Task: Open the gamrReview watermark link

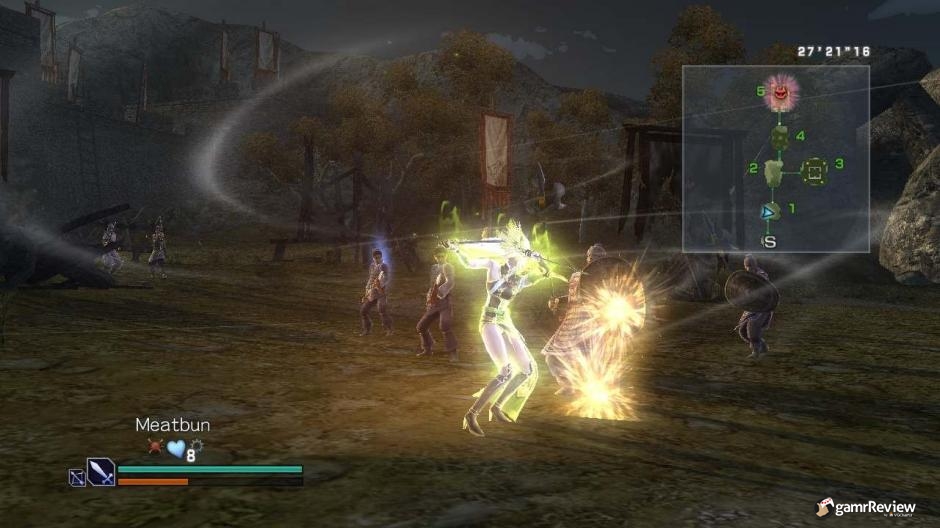Action: coord(866,508)
